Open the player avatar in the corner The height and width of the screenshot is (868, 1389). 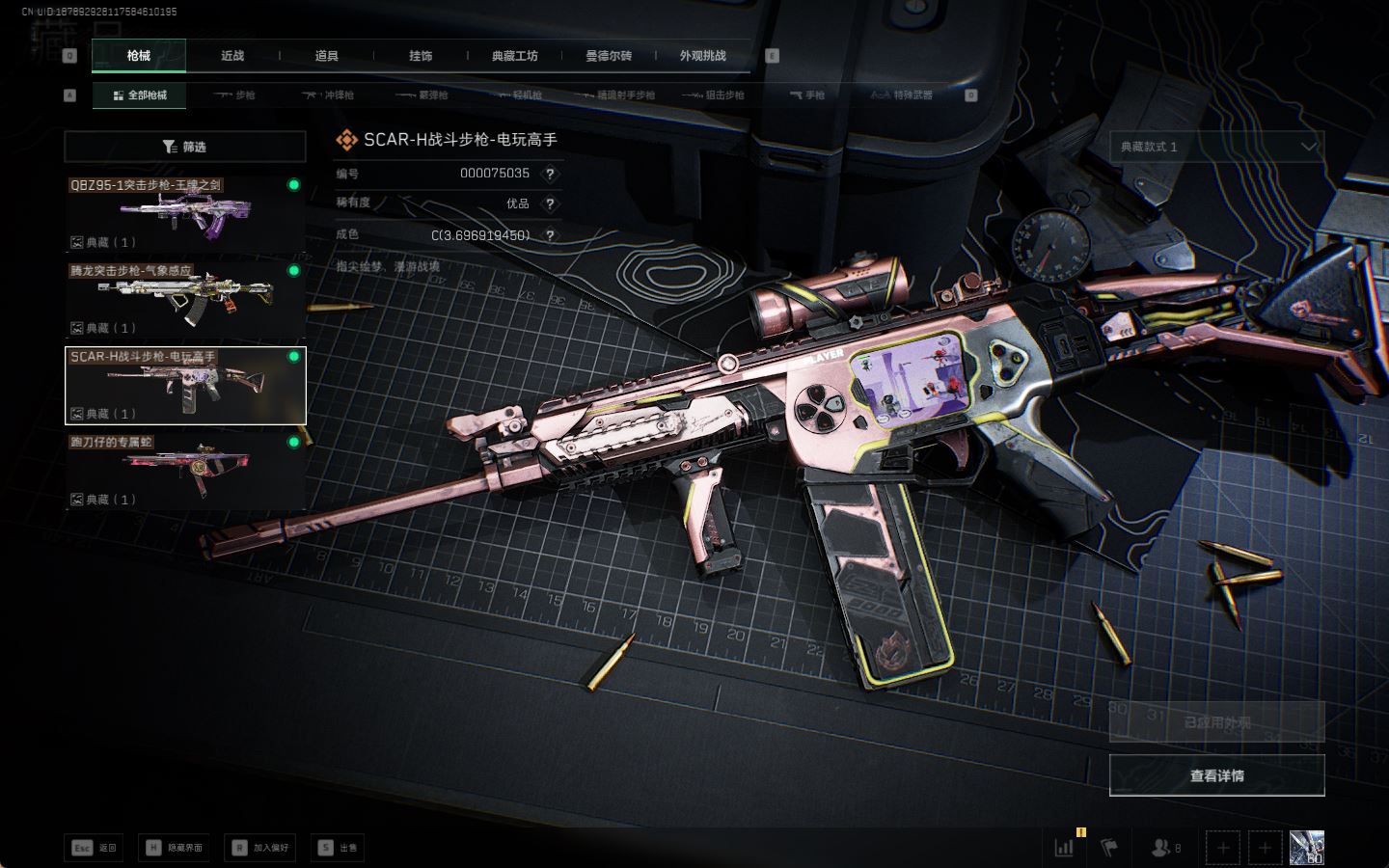click(x=1306, y=848)
